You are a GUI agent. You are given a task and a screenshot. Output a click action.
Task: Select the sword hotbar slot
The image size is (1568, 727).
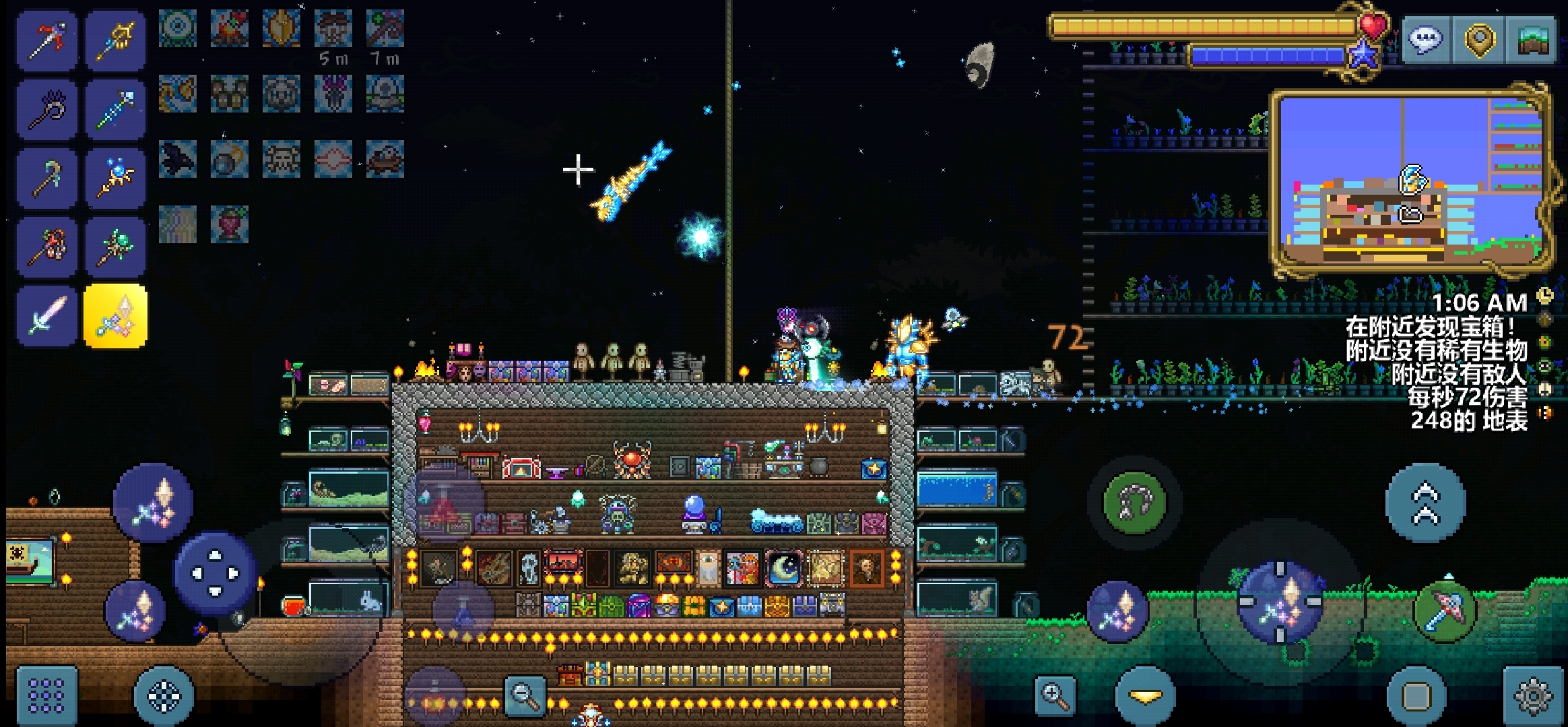point(46,316)
